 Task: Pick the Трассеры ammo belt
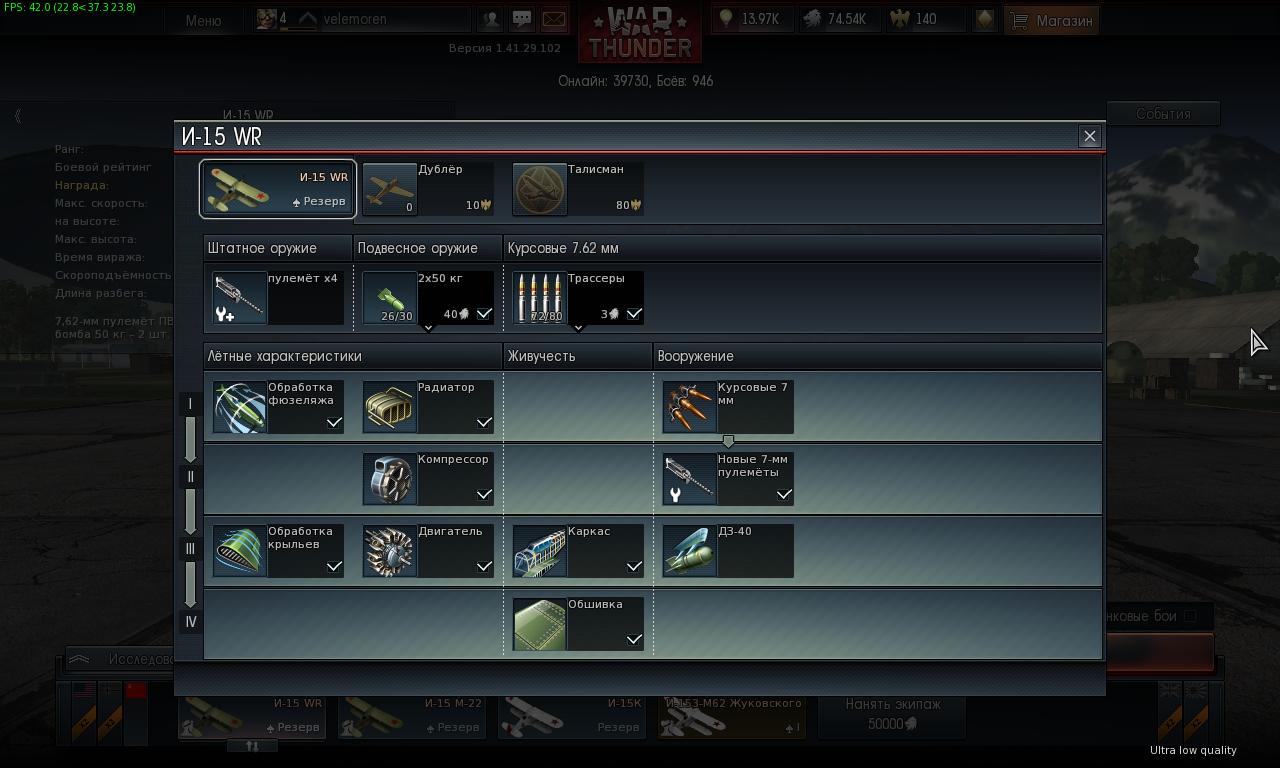click(578, 298)
